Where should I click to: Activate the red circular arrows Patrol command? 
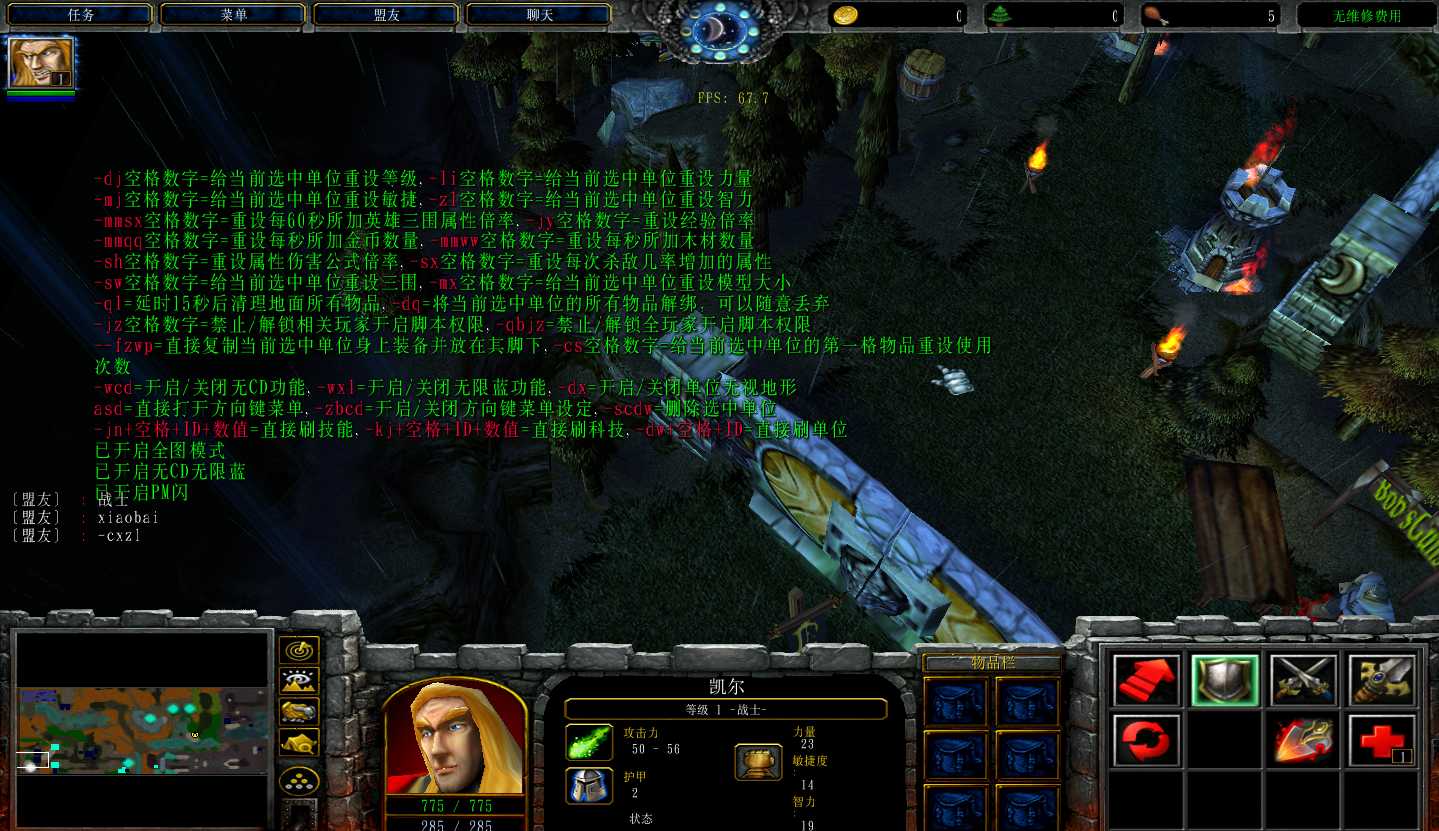(1146, 741)
